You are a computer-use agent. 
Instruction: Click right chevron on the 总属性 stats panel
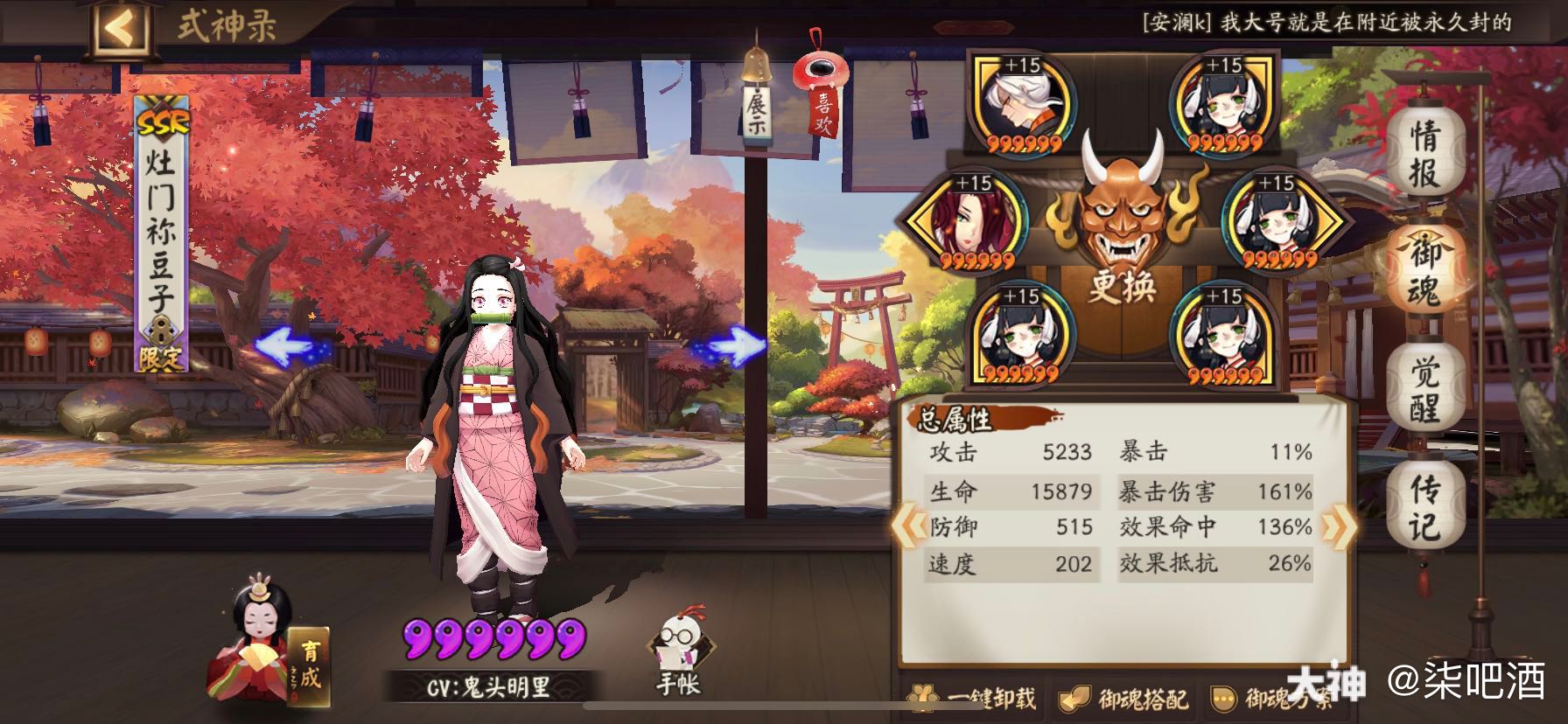point(1337,525)
